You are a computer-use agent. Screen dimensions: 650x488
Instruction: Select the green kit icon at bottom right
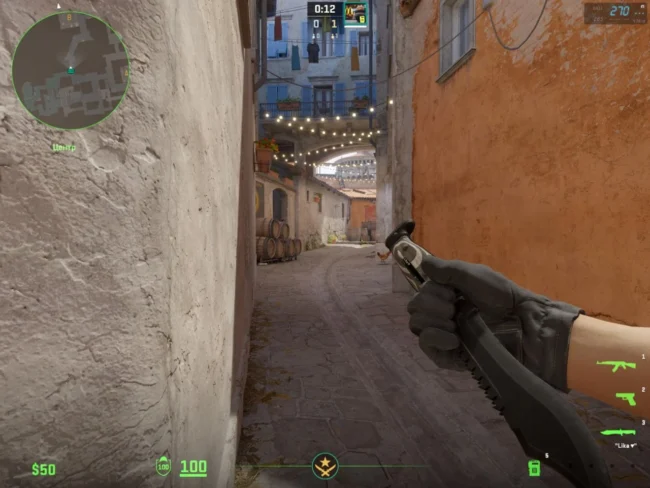[533, 467]
